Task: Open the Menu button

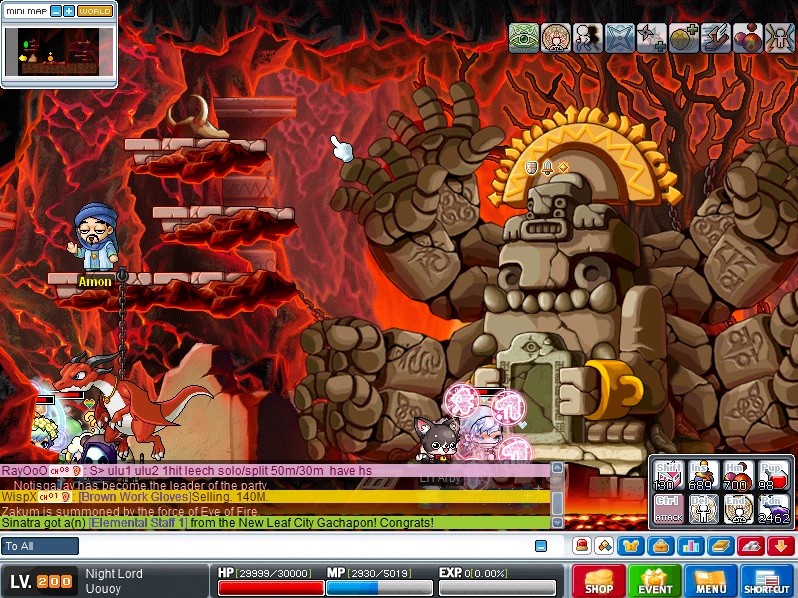Action: point(711,581)
